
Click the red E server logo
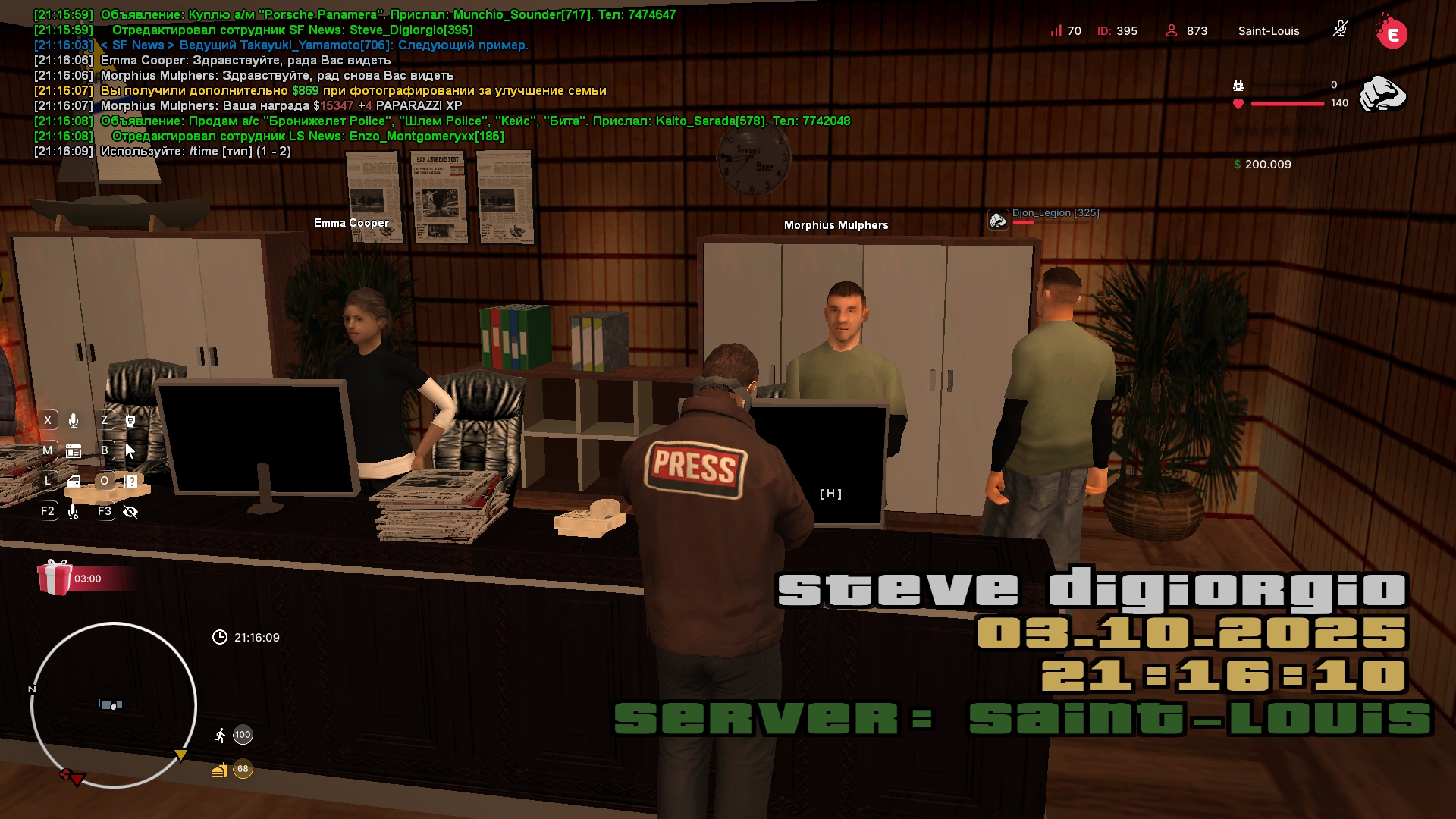(x=1392, y=33)
